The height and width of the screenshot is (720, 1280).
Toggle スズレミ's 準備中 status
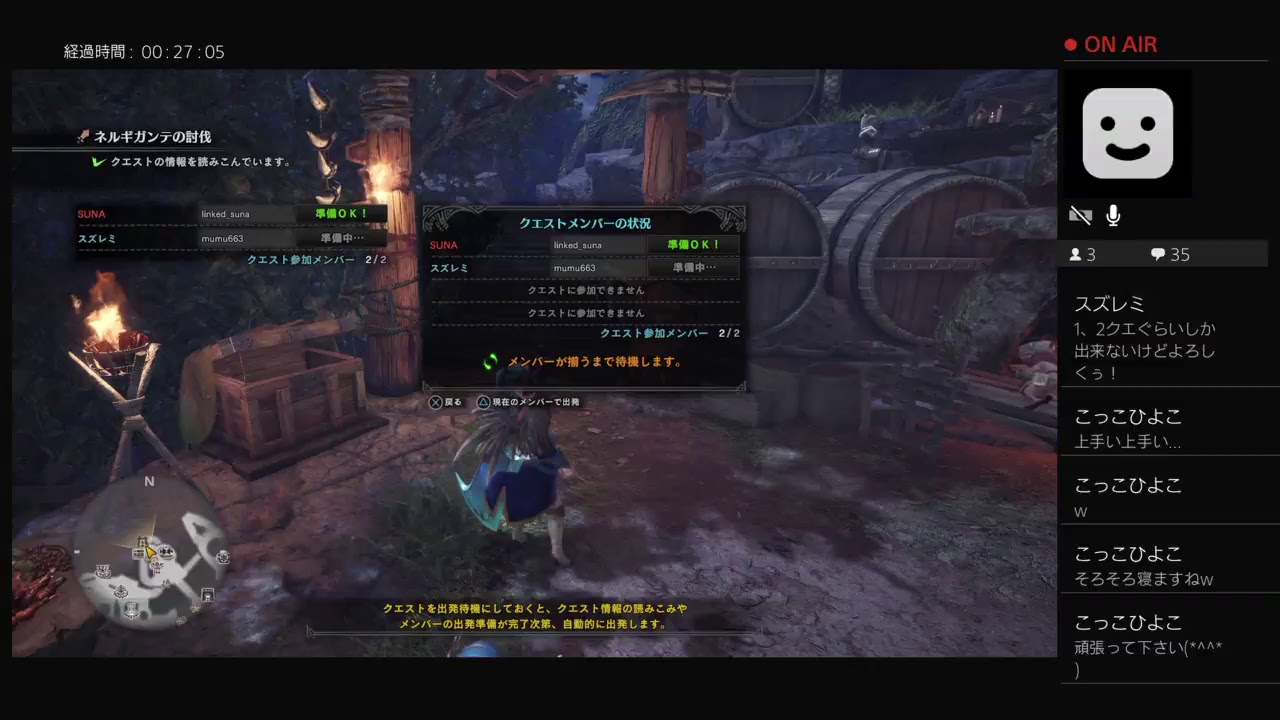tap(693, 267)
